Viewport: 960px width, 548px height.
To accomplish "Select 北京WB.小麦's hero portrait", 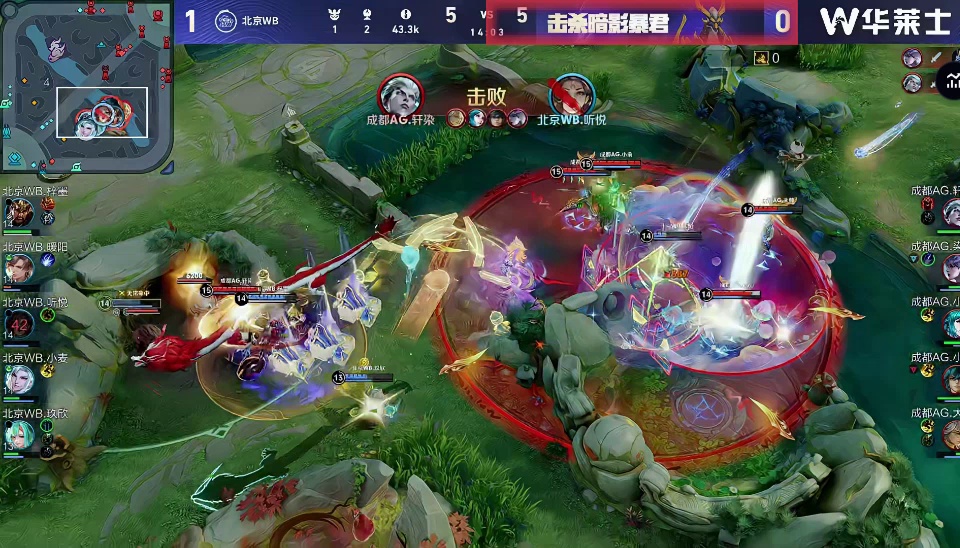I will click(18, 379).
